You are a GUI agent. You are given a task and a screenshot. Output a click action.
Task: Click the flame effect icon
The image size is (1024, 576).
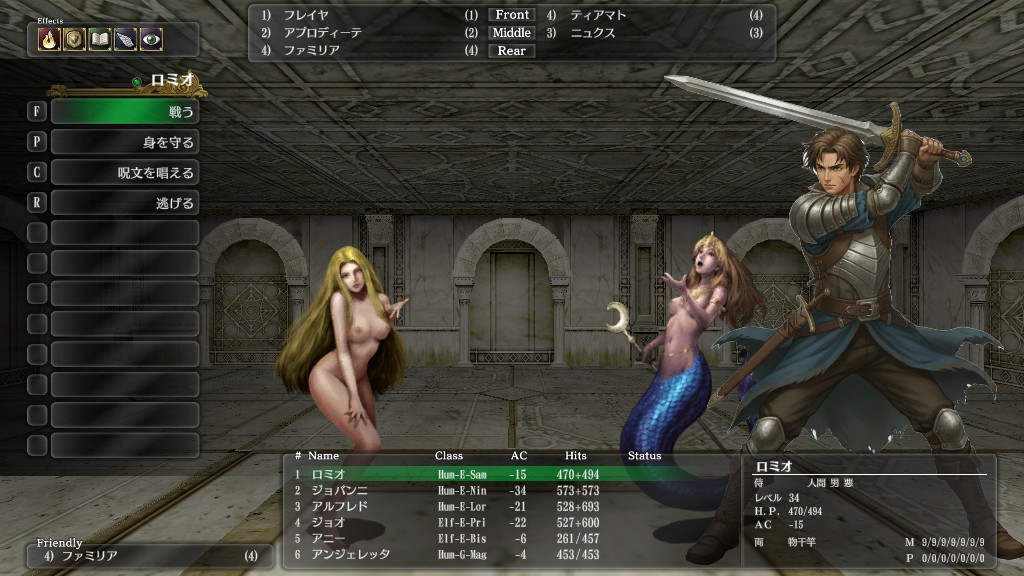click(49, 39)
